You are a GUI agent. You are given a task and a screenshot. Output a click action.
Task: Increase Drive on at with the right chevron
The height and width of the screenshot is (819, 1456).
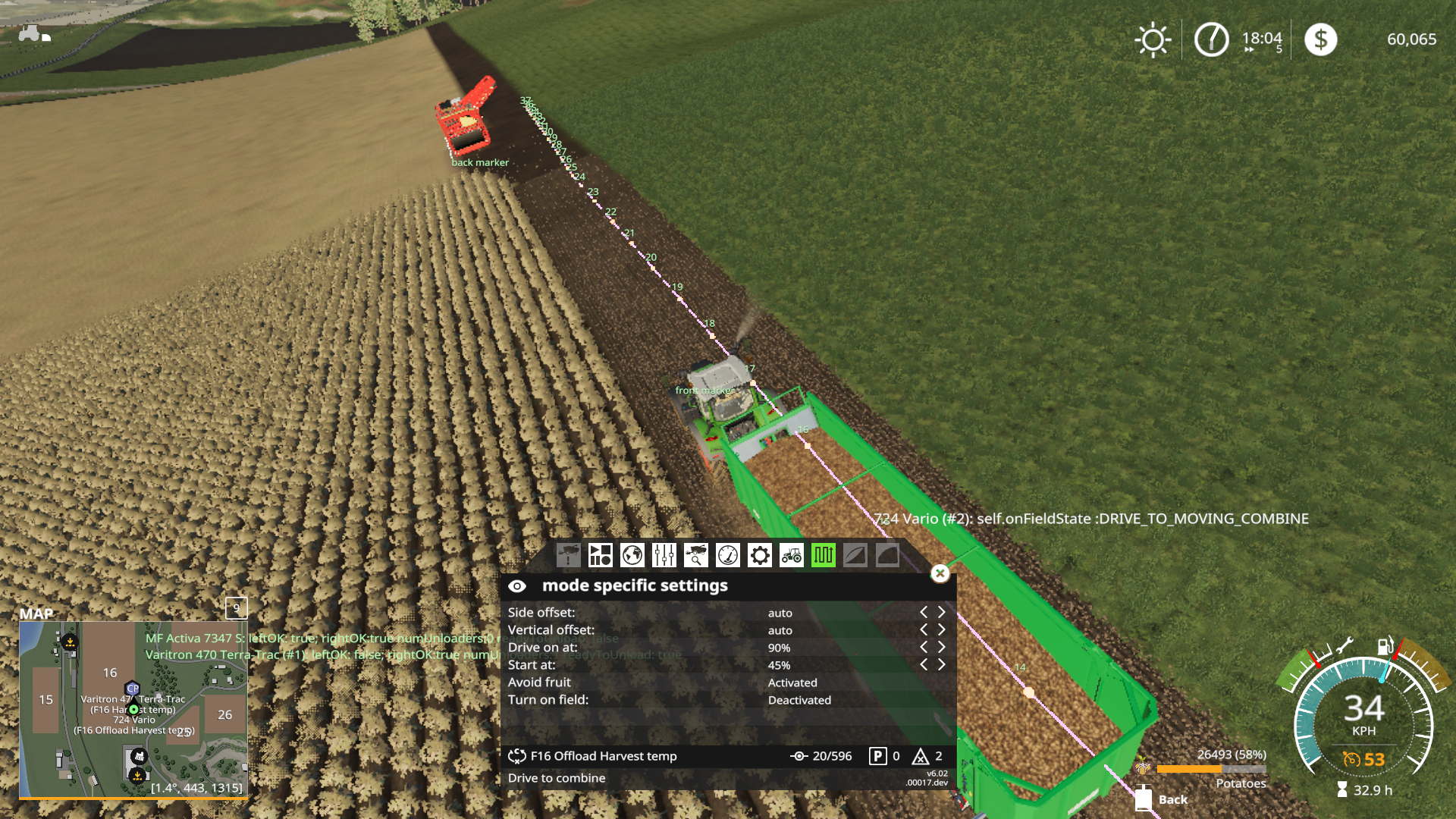(942, 647)
